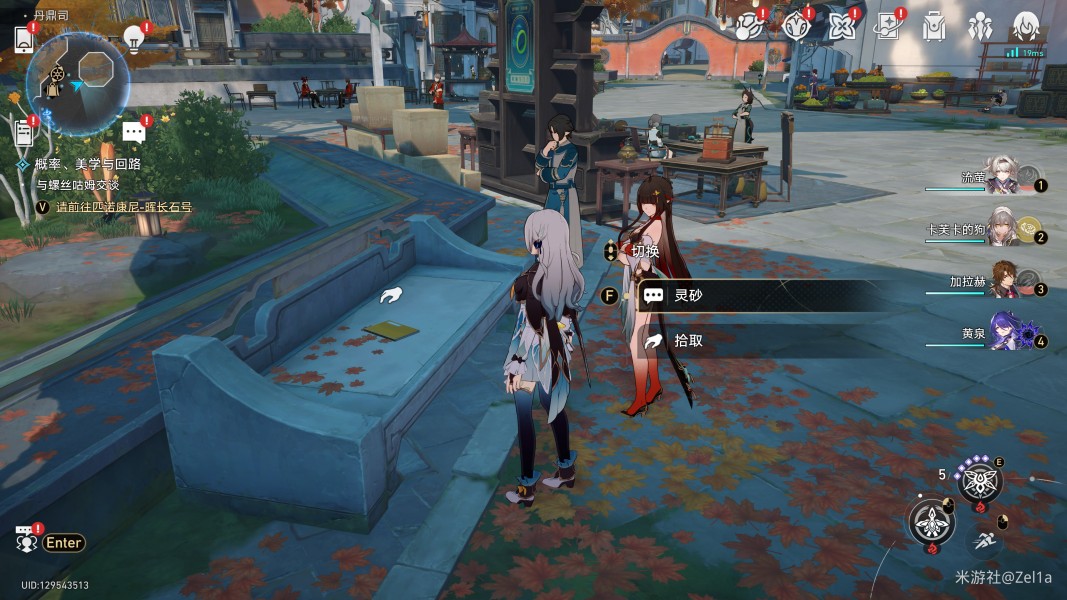Open the phone menu icon

(x=25, y=40)
